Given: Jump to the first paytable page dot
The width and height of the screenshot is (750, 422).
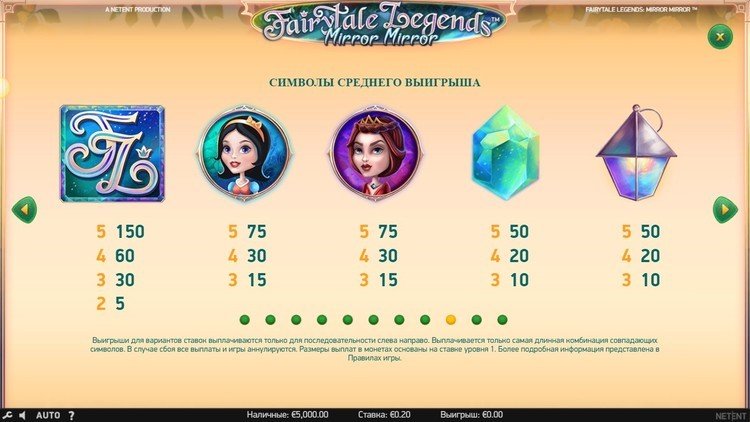Looking at the screenshot, I should [x=244, y=320].
